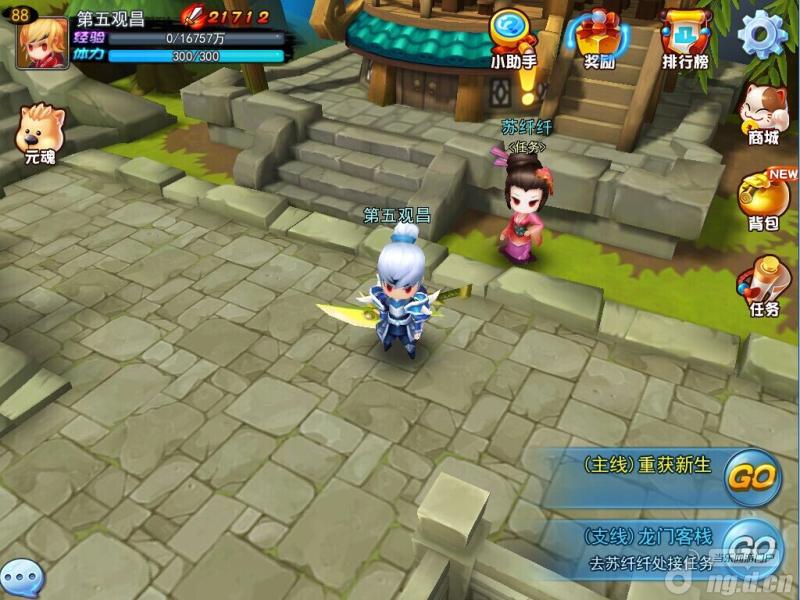Open settings with the gear icon
Image resolution: width=800 pixels, height=600 pixels.
pyautogui.click(x=762, y=34)
